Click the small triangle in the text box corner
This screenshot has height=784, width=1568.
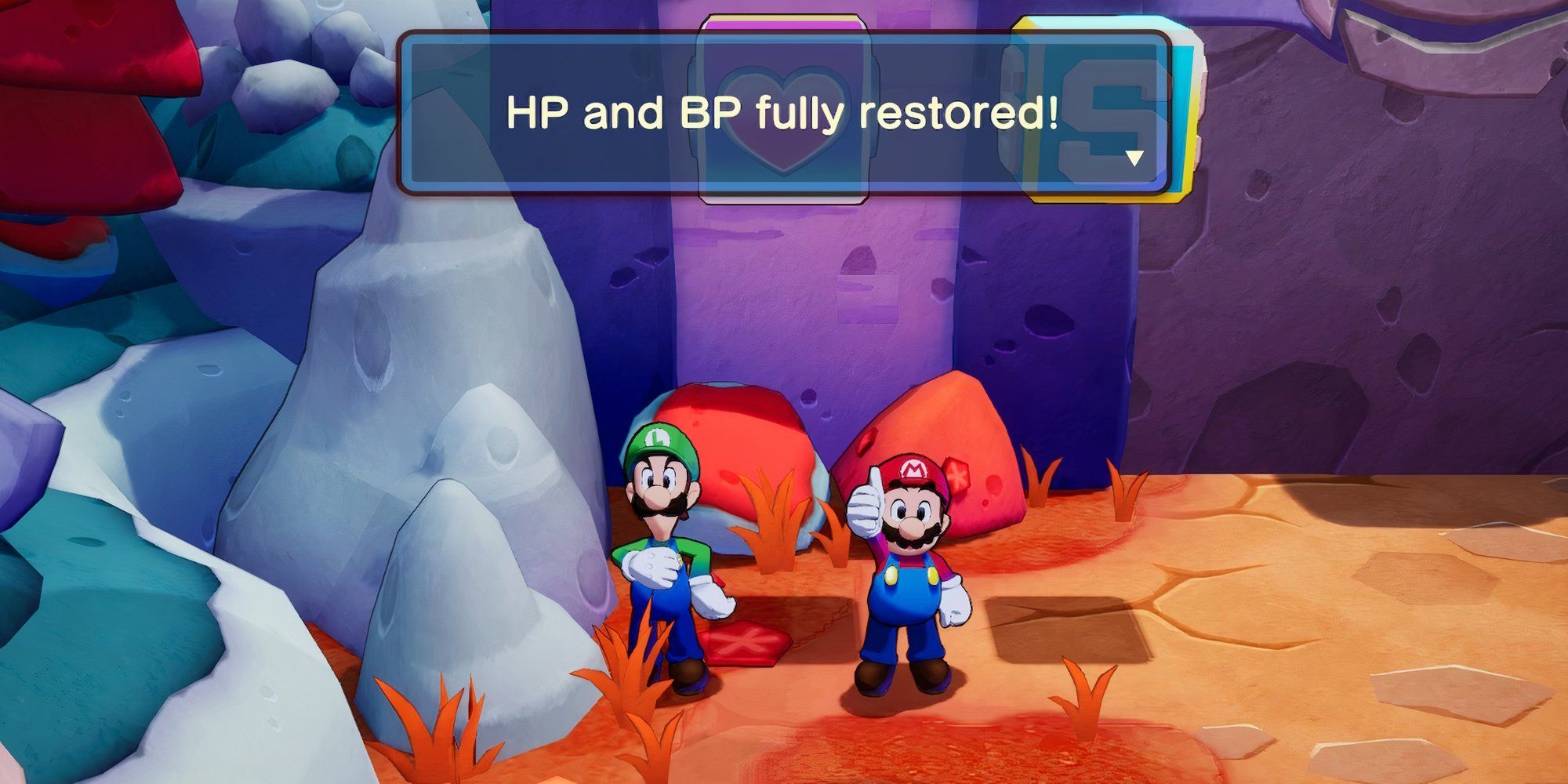coord(1134,157)
